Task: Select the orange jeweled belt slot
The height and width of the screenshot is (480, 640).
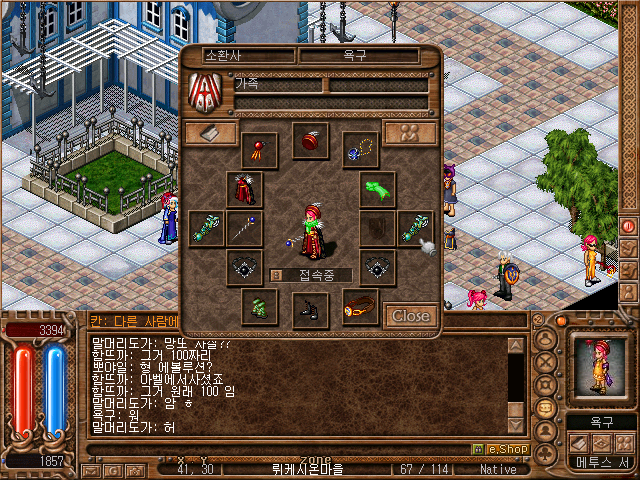Action: [359, 306]
